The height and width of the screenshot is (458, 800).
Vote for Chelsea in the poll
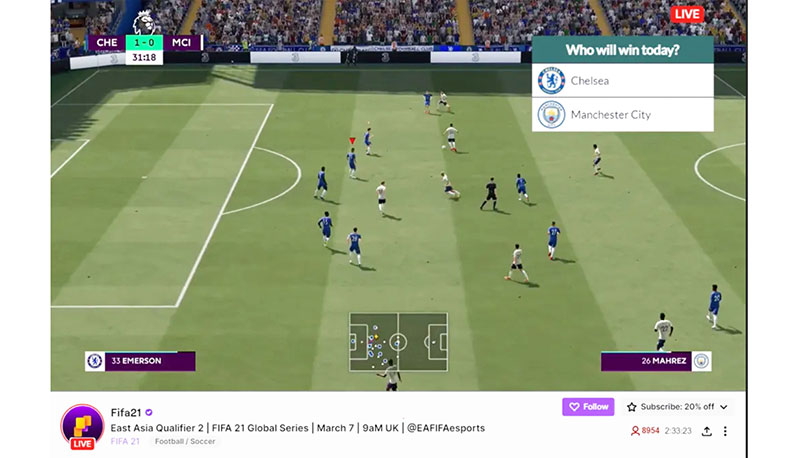tap(622, 81)
